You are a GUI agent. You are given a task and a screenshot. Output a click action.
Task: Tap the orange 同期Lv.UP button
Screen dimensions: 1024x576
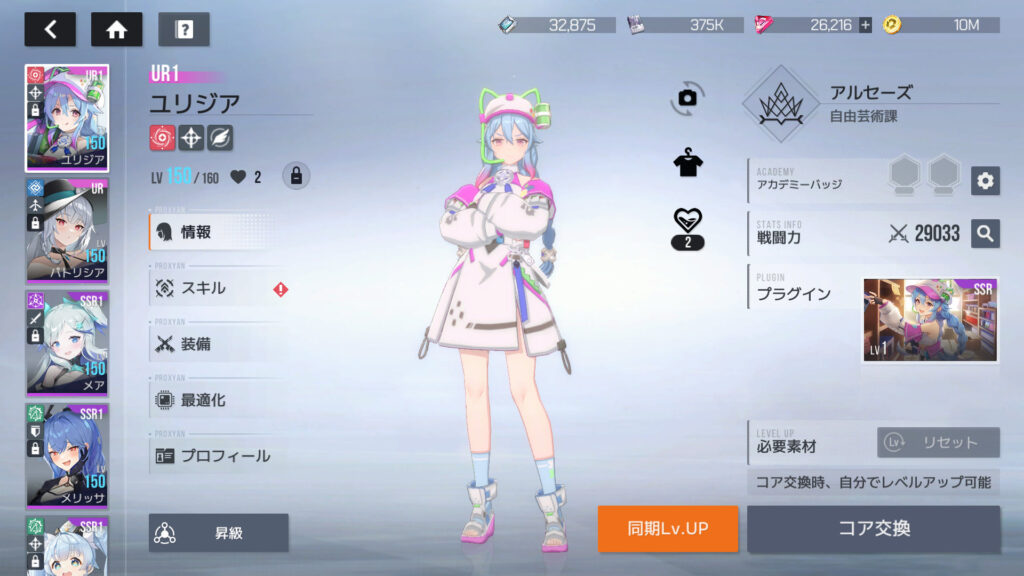[668, 528]
